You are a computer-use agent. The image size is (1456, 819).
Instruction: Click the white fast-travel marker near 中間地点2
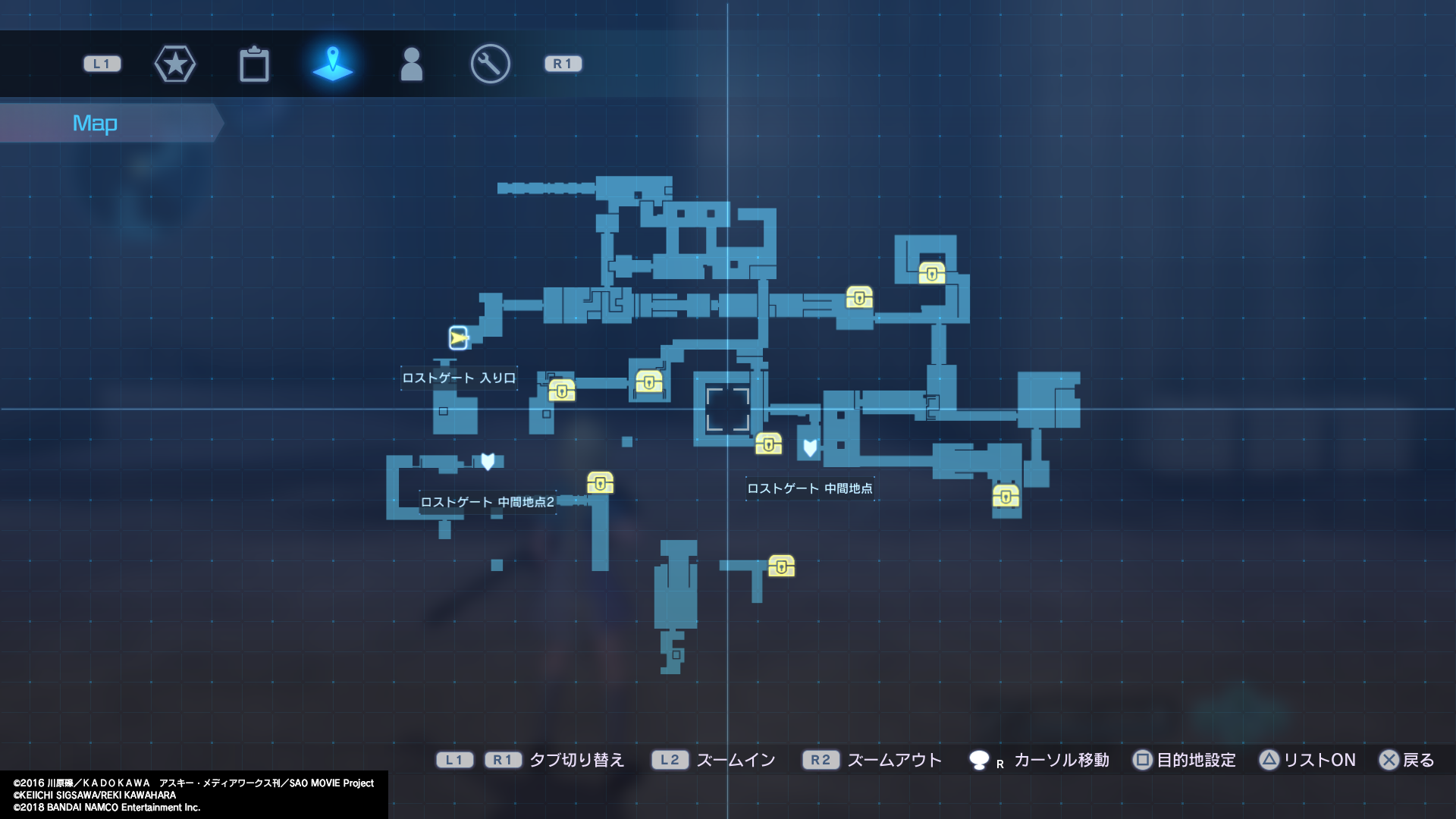click(488, 460)
